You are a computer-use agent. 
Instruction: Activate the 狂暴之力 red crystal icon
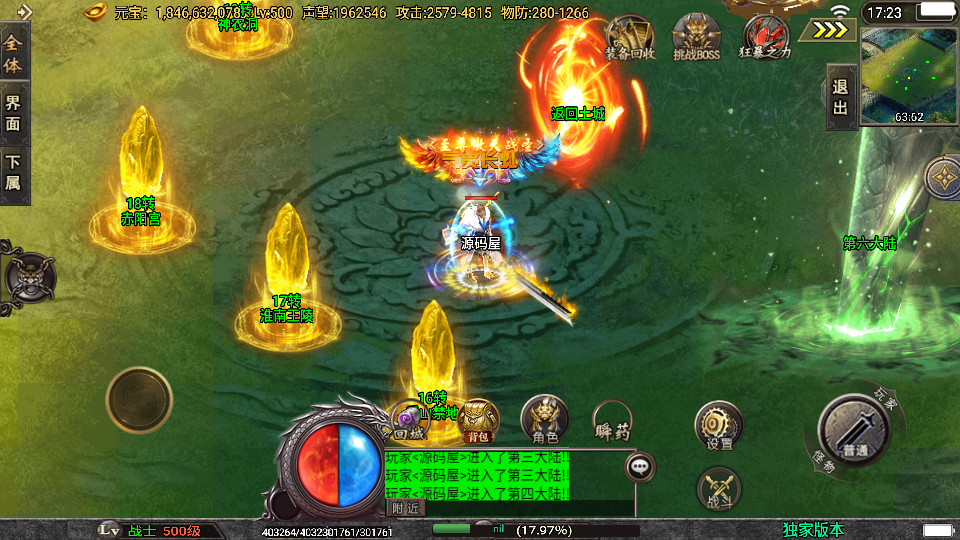pyautogui.click(x=765, y=37)
